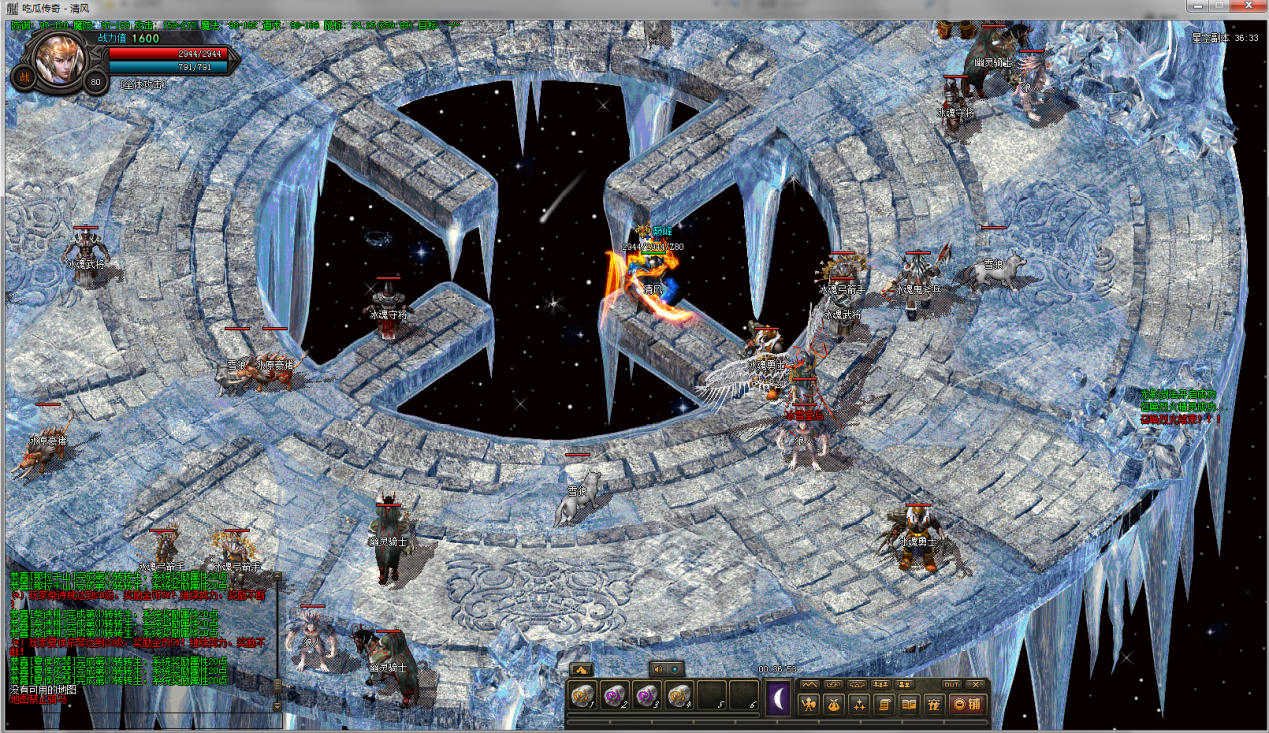Screen dimensions: 1269x733
Task: Open the sparkle skills menu
Action: tap(858, 704)
